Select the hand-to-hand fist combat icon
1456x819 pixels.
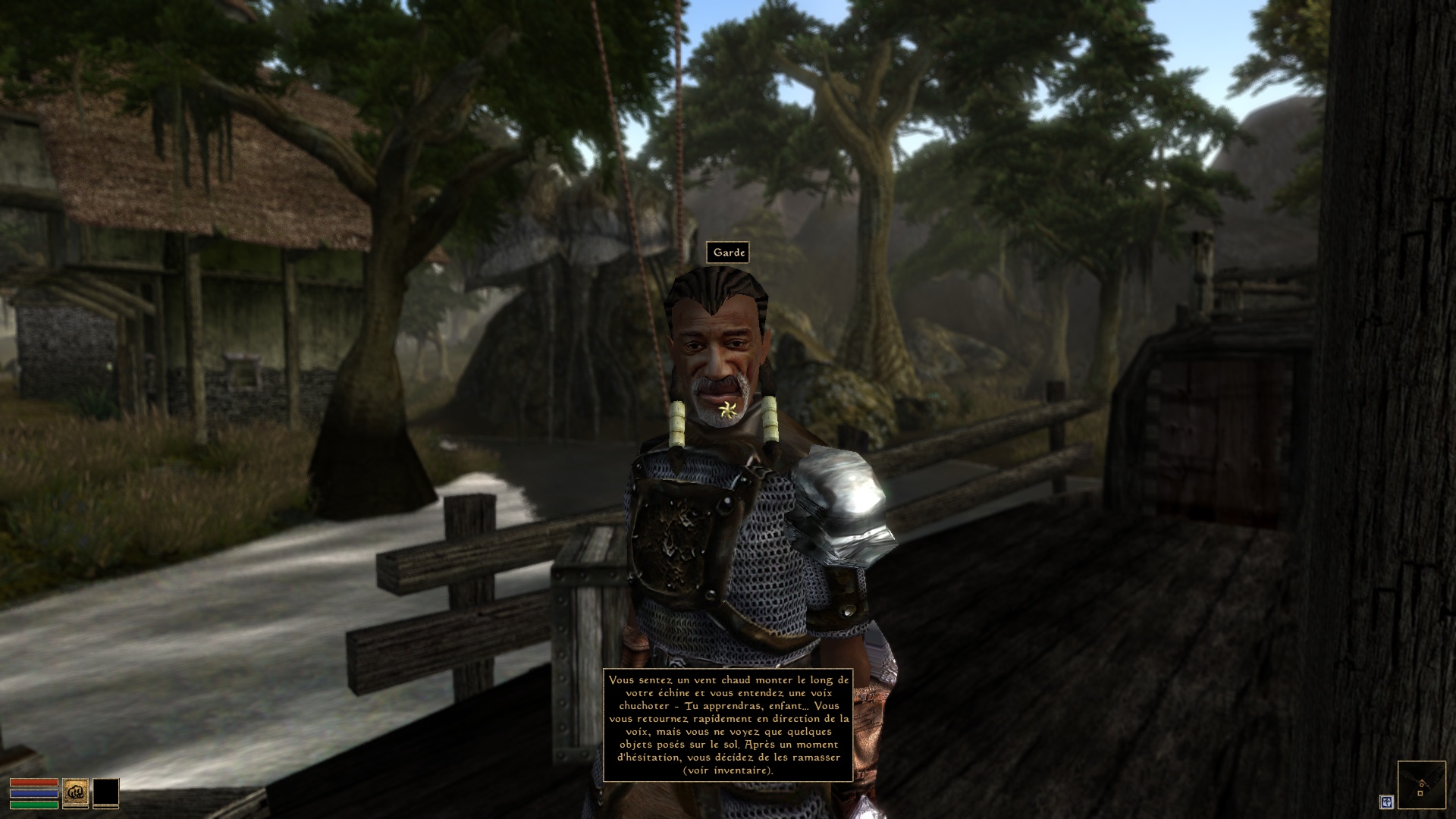[x=76, y=792]
